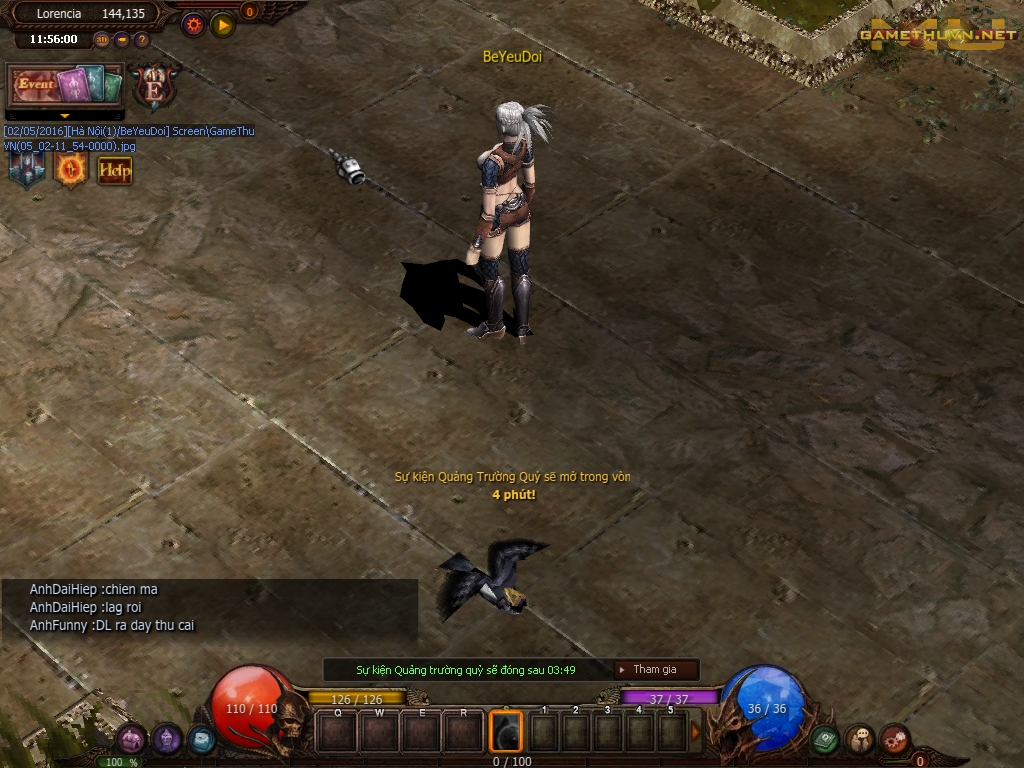The image size is (1024, 768).
Task: Click the small round button between 3D and question mark
Action: pyautogui.click(x=122, y=40)
